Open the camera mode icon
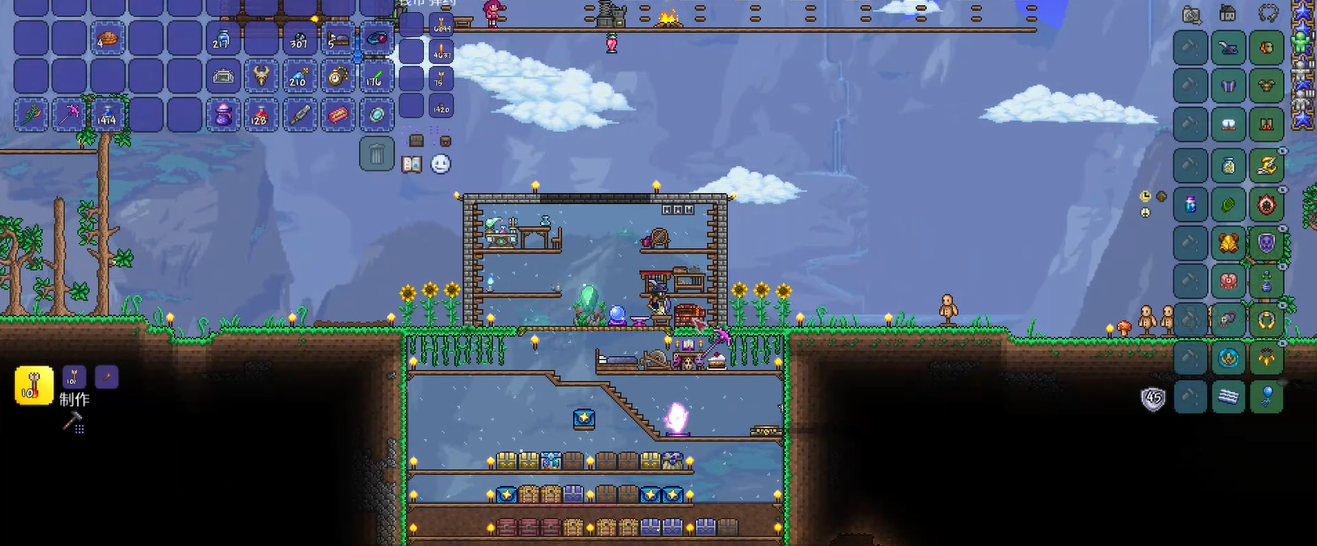Viewport: 1317px width, 546px height. click(1191, 14)
